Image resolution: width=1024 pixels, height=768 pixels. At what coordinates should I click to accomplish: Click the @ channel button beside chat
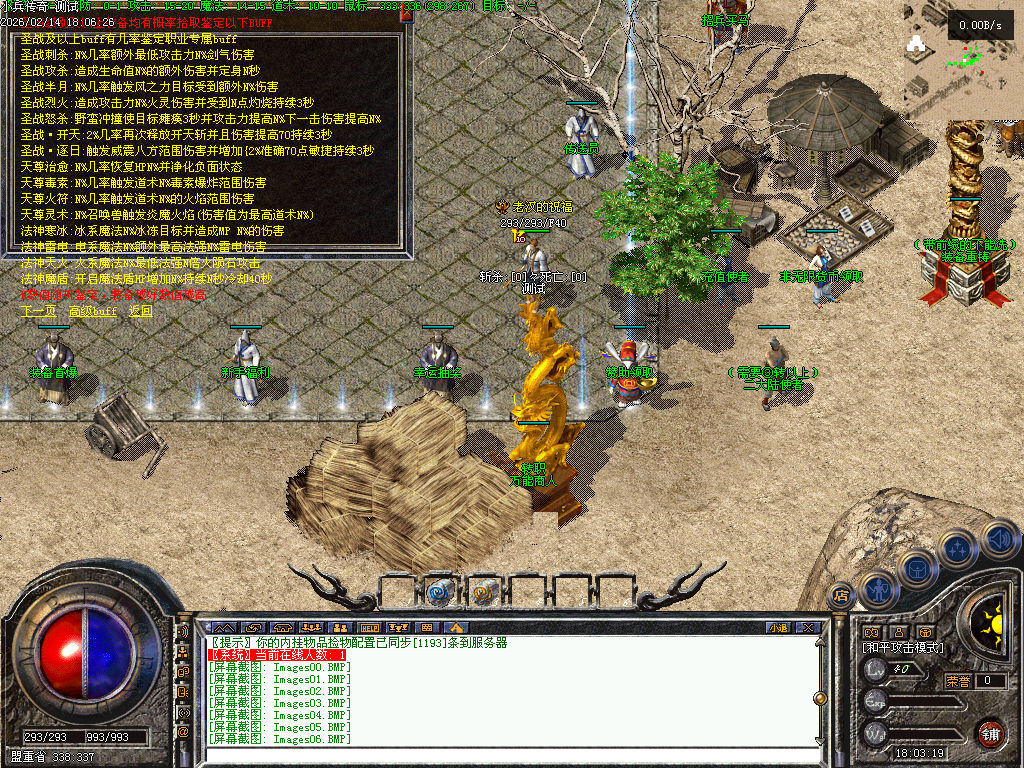tap(183, 732)
